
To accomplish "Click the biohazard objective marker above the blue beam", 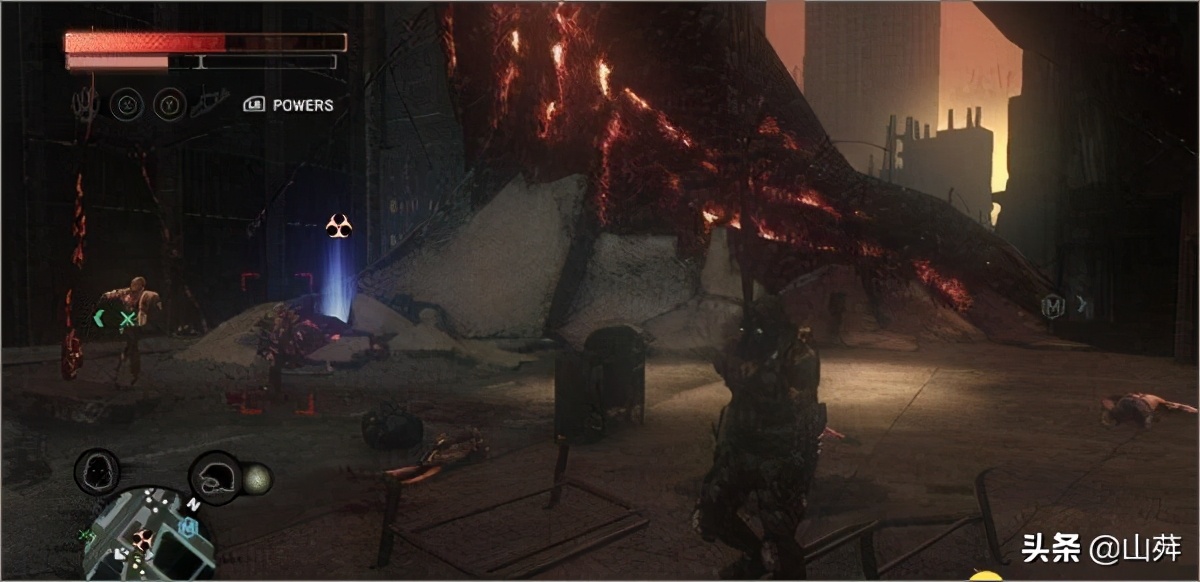I will (x=339, y=227).
